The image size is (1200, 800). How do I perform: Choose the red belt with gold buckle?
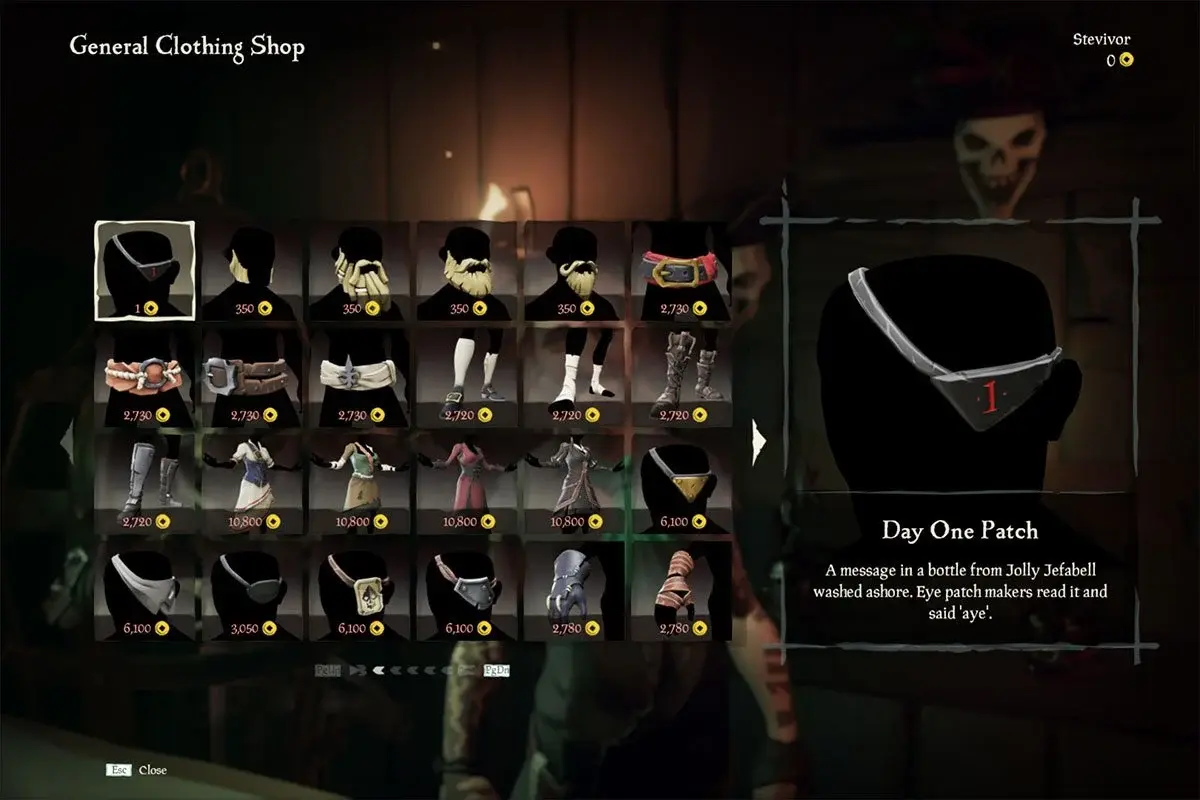point(682,270)
